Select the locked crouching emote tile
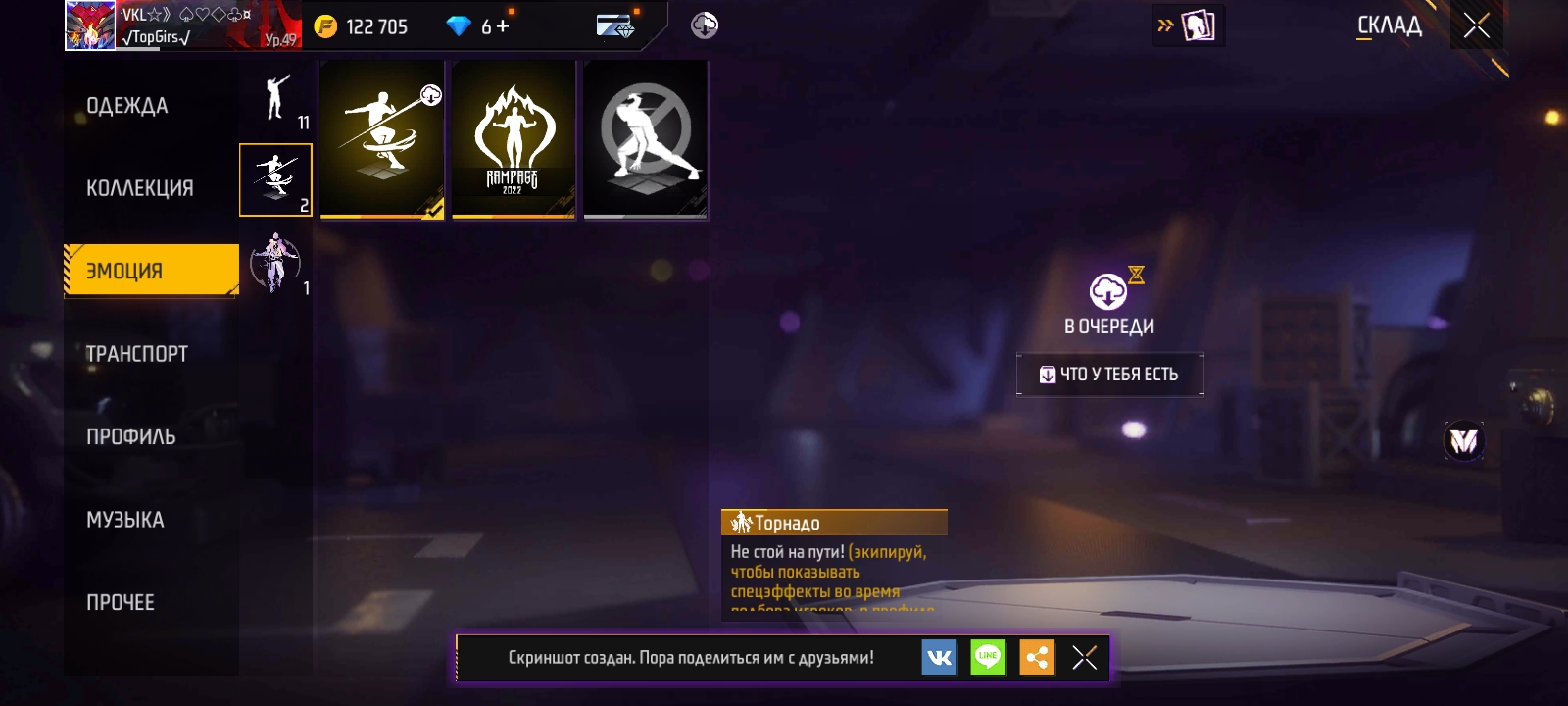This screenshot has height=706, width=1568. pos(645,139)
